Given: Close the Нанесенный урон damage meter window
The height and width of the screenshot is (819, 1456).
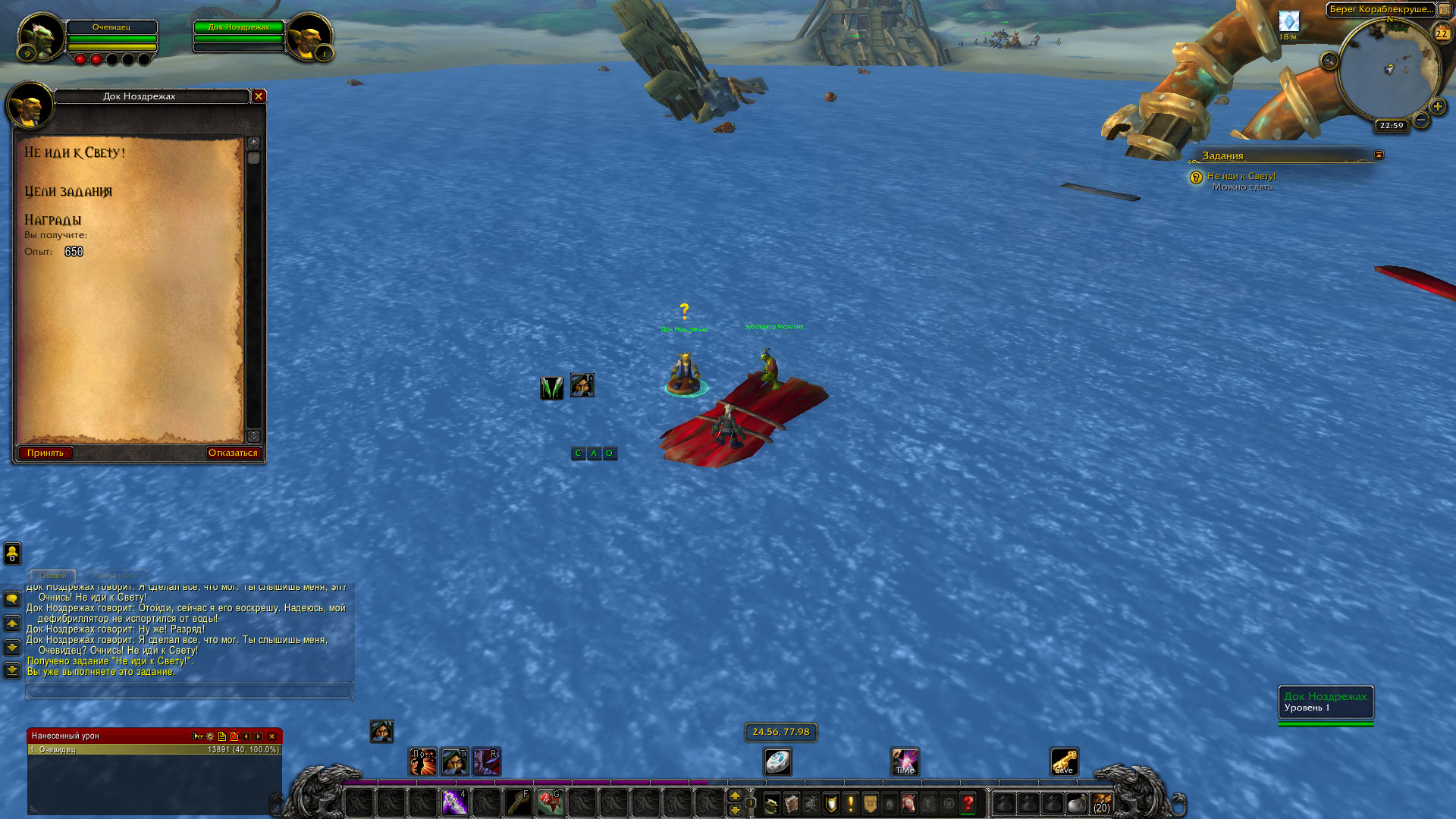Looking at the screenshot, I should [271, 736].
